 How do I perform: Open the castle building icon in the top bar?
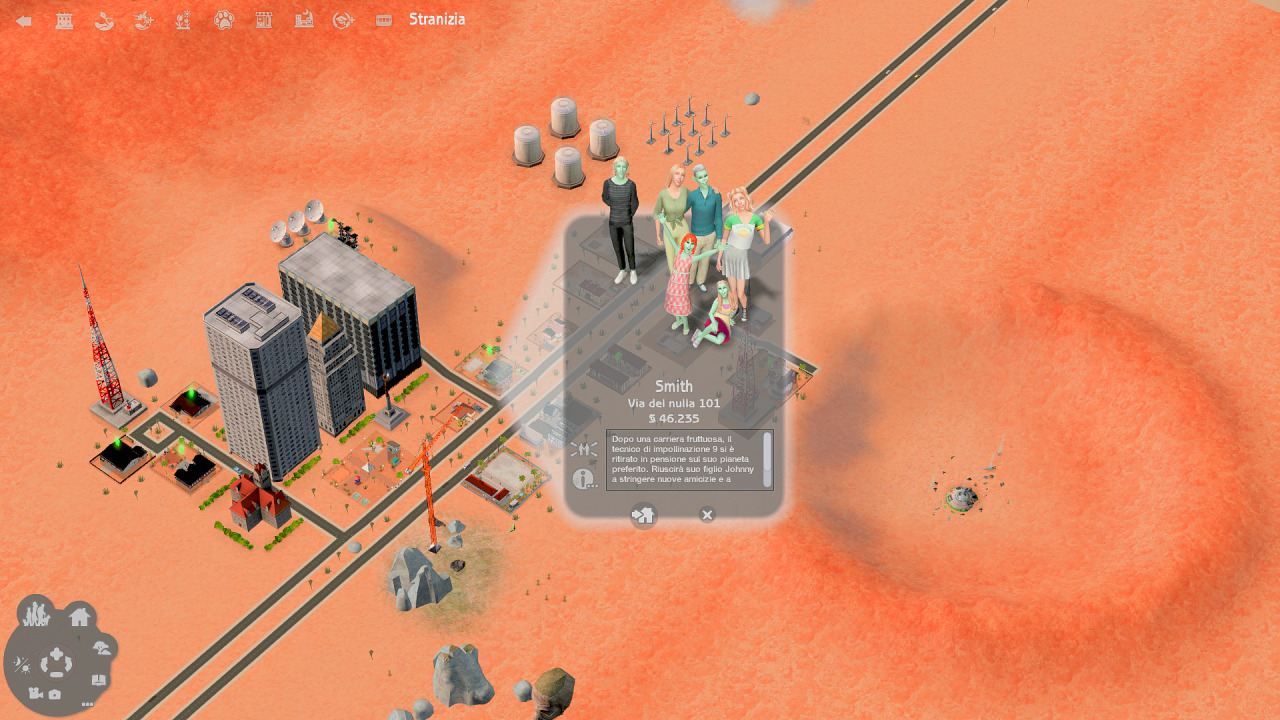click(x=64, y=20)
